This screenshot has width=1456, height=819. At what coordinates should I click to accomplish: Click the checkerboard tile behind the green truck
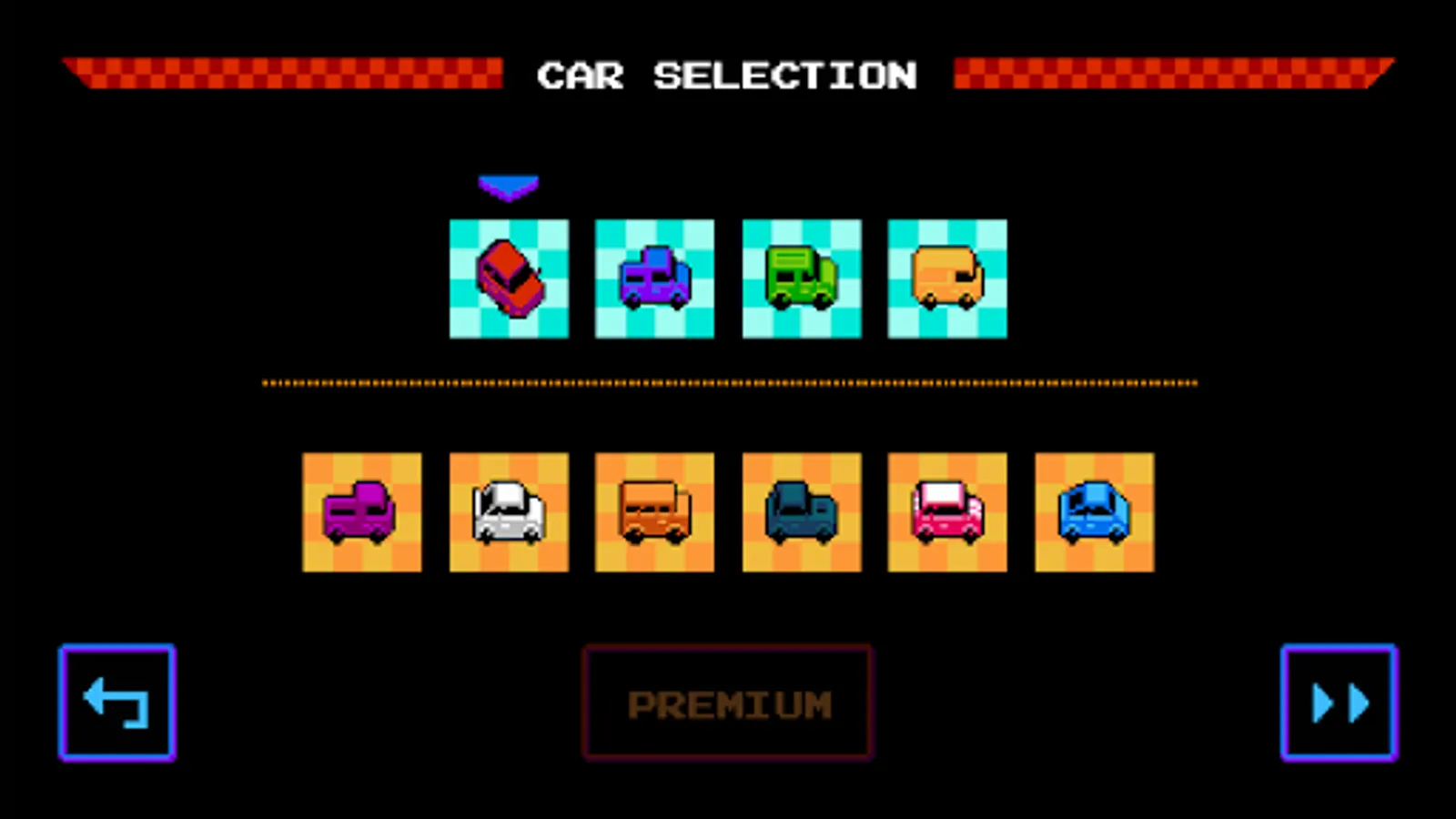pos(800,278)
